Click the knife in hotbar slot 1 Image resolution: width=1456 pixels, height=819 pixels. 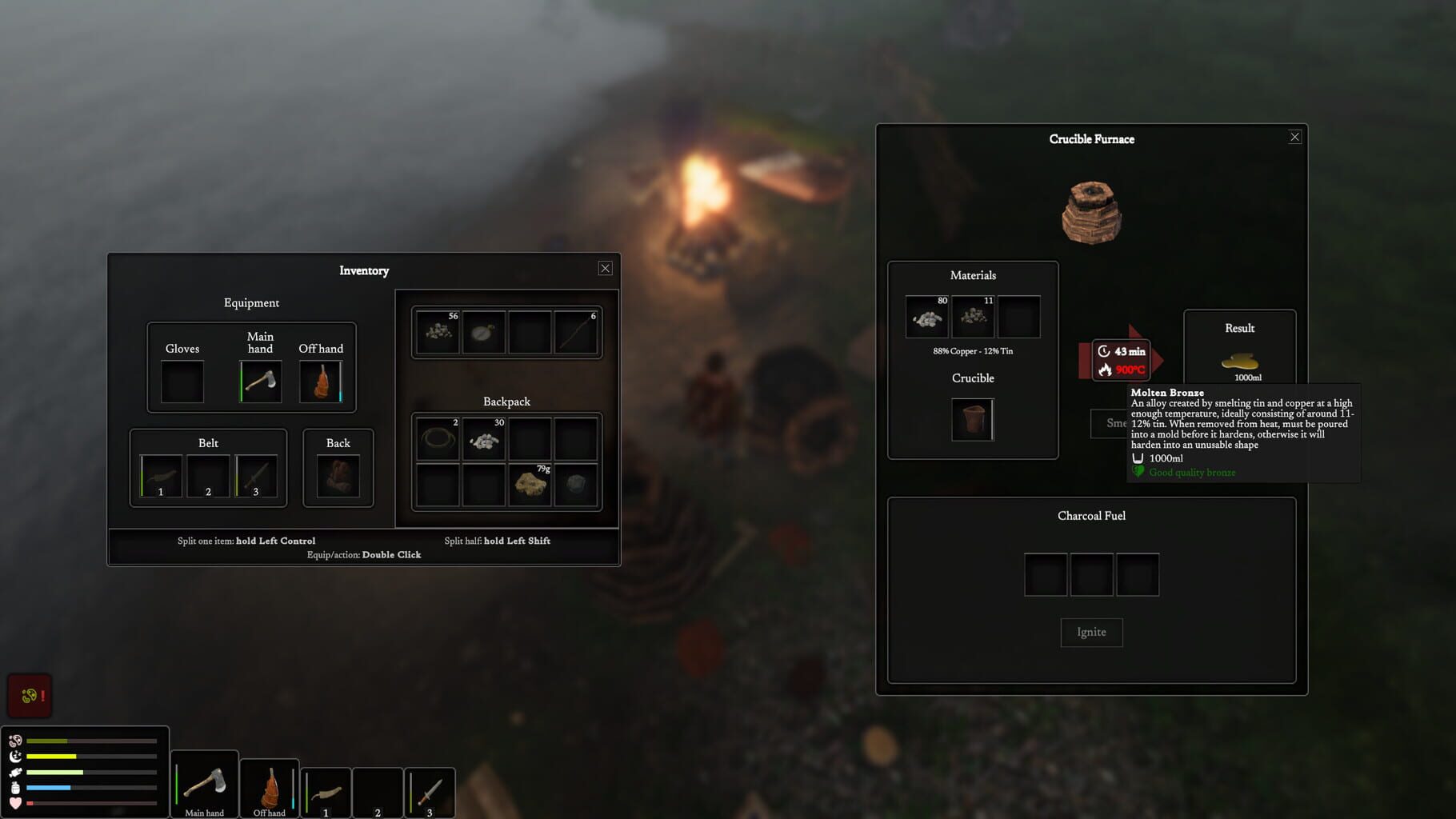(x=325, y=793)
